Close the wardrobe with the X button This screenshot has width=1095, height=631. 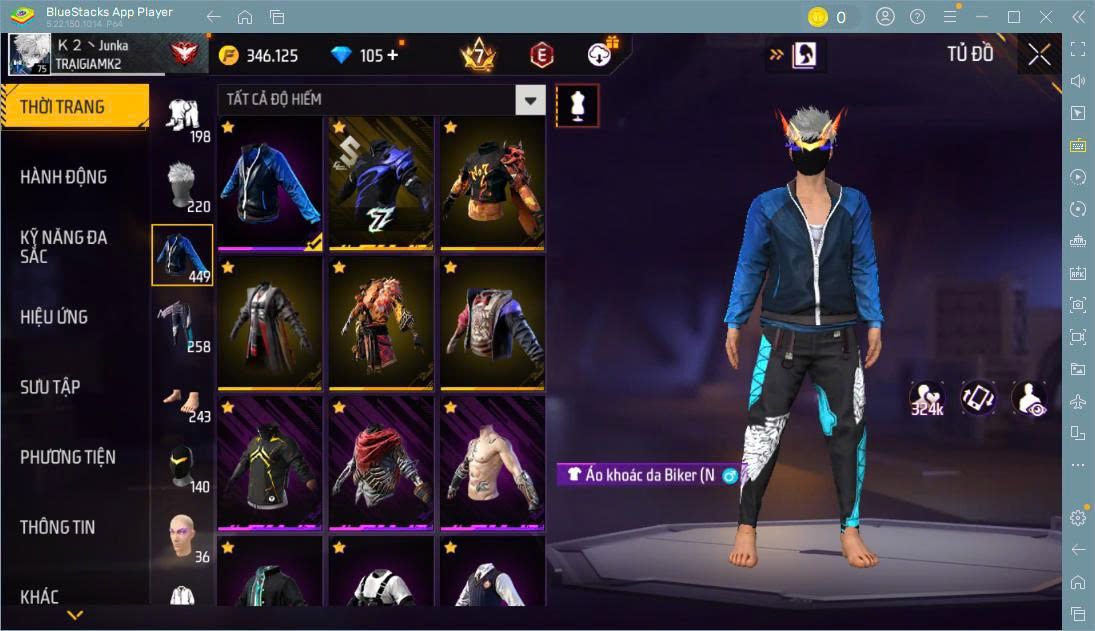pyautogui.click(x=1039, y=54)
